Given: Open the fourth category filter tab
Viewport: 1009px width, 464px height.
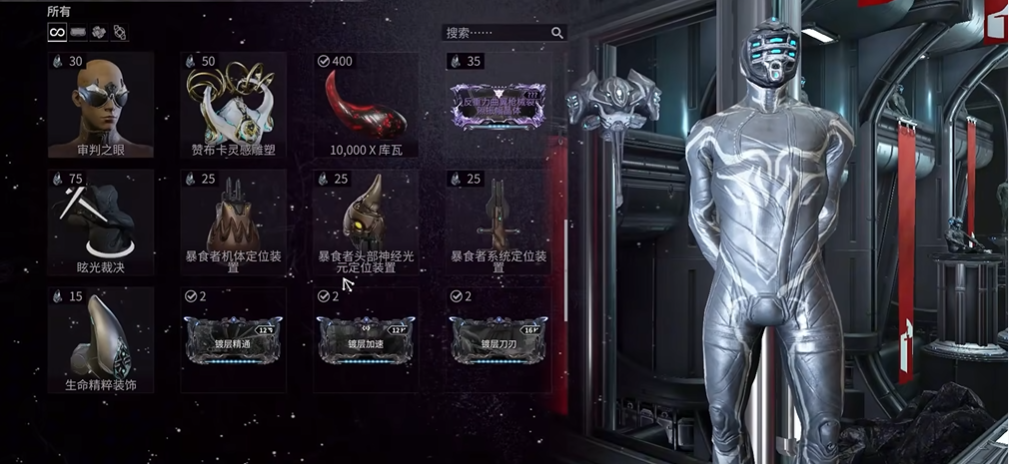Looking at the screenshot, I should click(x=119, y=32).
